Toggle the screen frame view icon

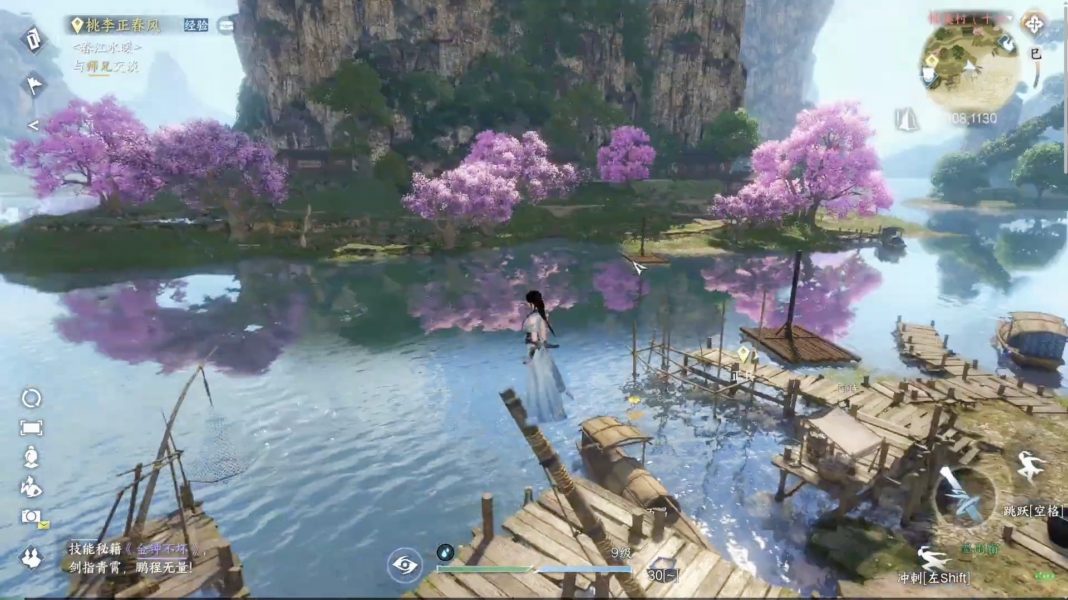pyautogui.click(x=31, y=428)
